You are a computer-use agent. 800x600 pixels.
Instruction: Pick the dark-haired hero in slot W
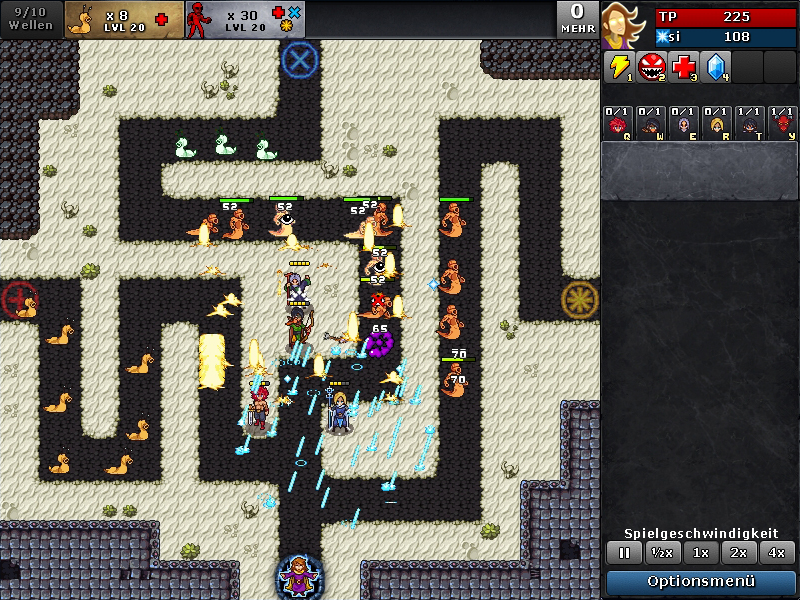coord(651,123)
